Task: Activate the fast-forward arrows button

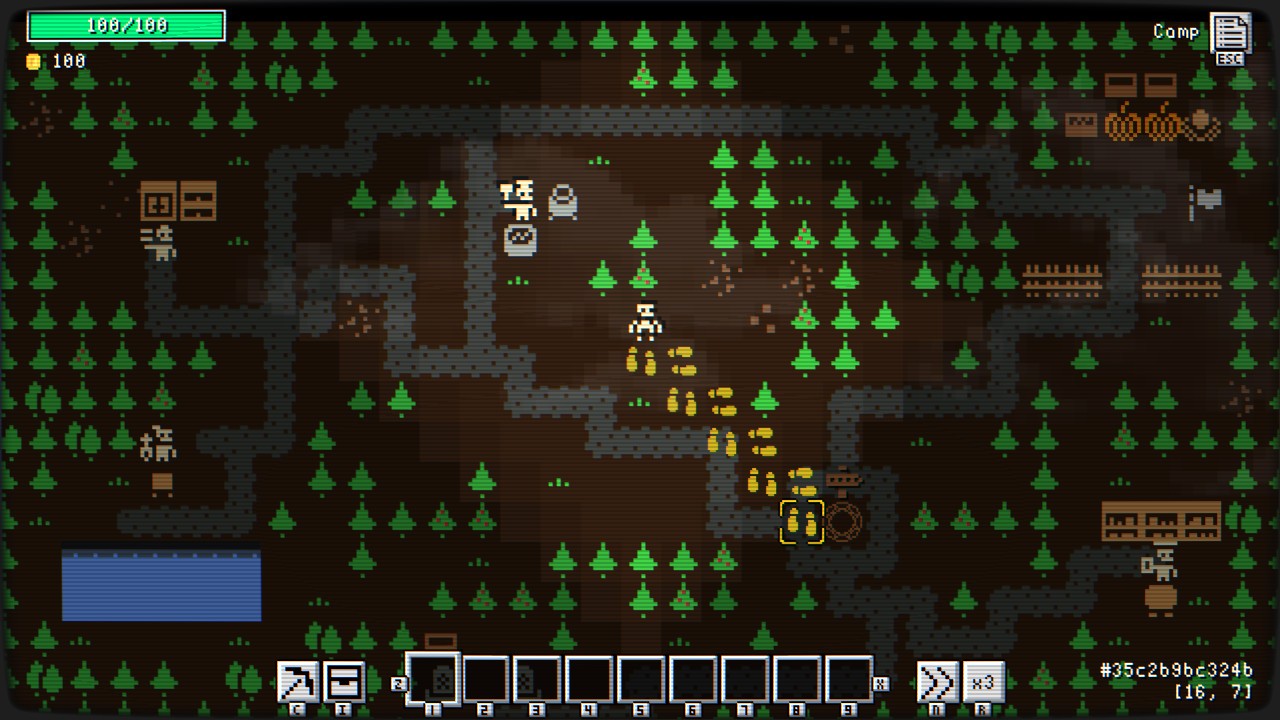Action: point(937,682)
